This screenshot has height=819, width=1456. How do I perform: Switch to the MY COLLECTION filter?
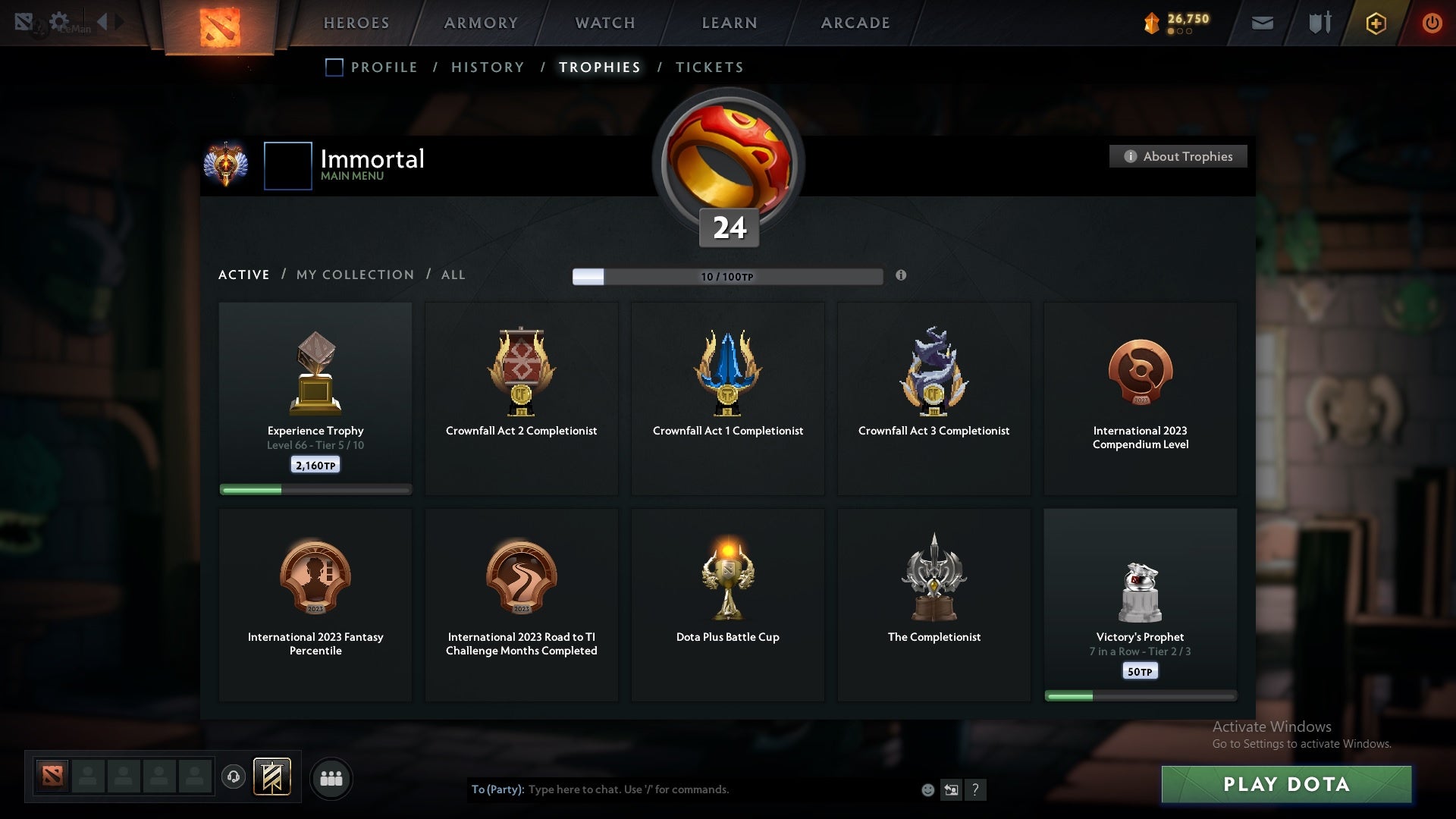pos(354,275)
